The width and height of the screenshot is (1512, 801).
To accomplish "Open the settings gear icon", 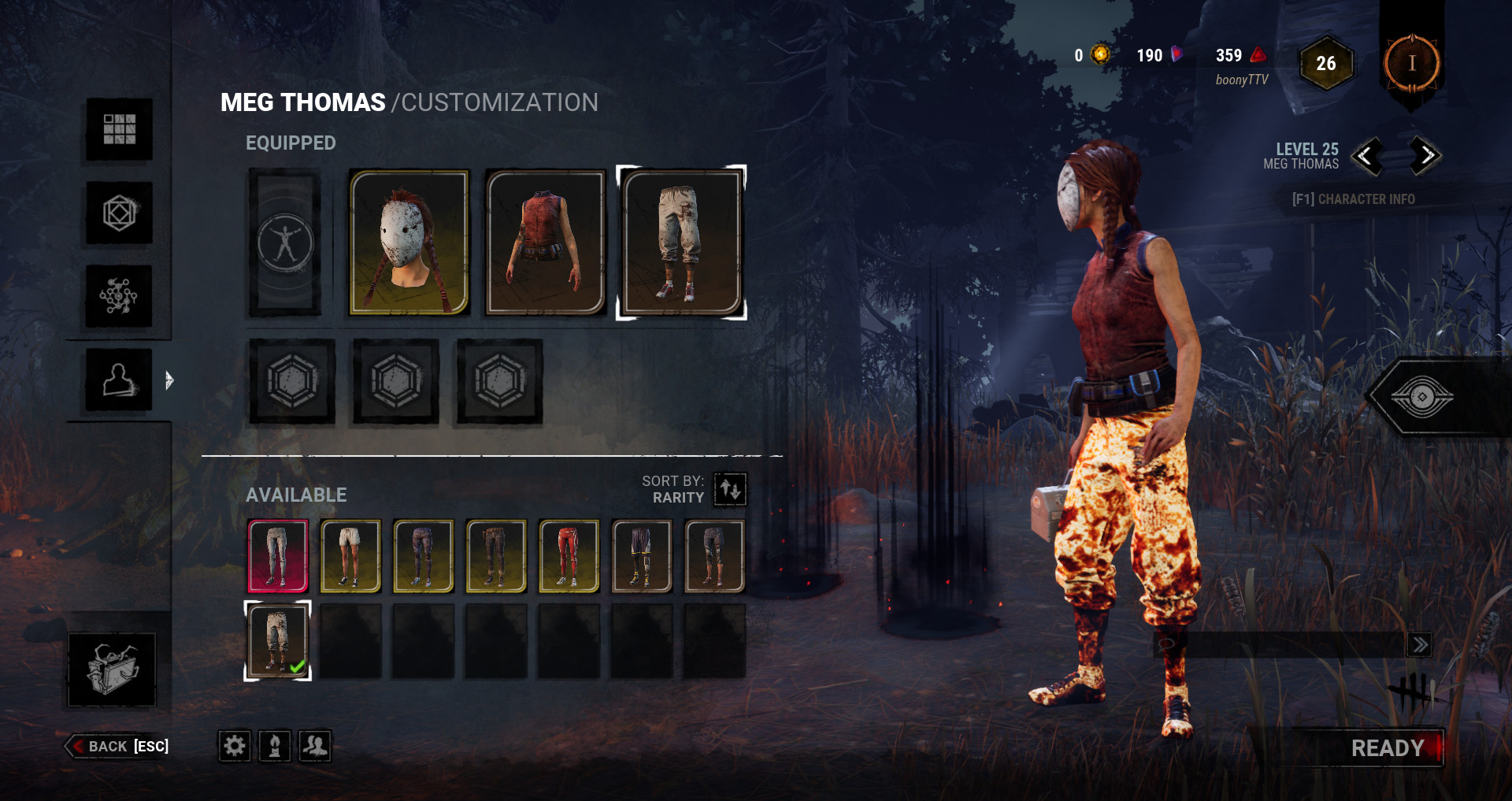I will [x=234, y=746].
